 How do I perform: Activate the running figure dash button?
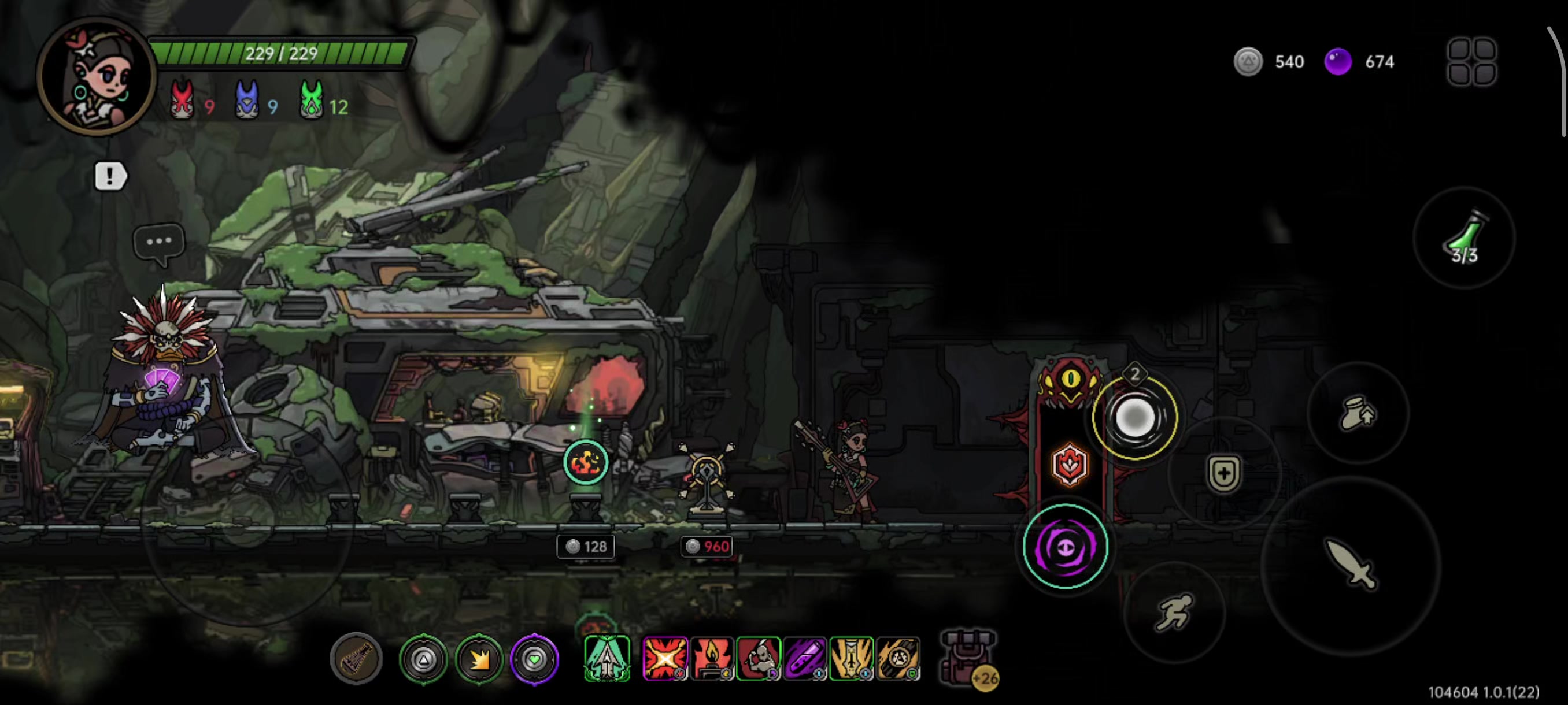(x=1174, y=611)
